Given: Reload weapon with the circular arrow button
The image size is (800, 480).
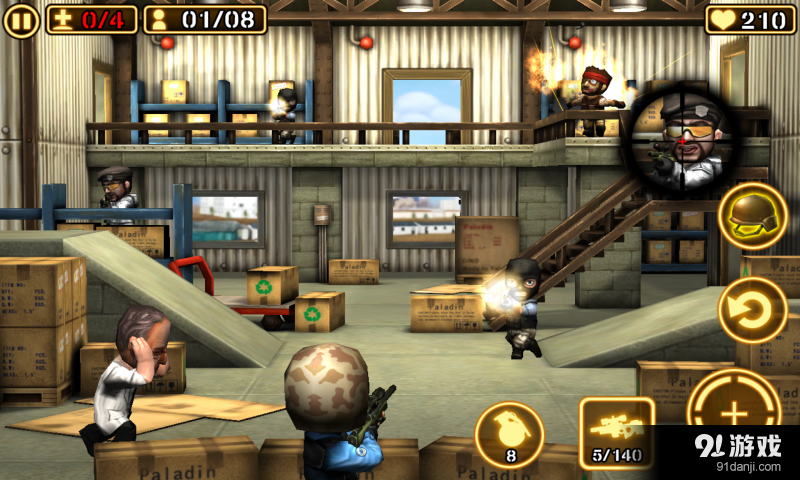Looking at the screenshot, I should [x=752, y=310].
